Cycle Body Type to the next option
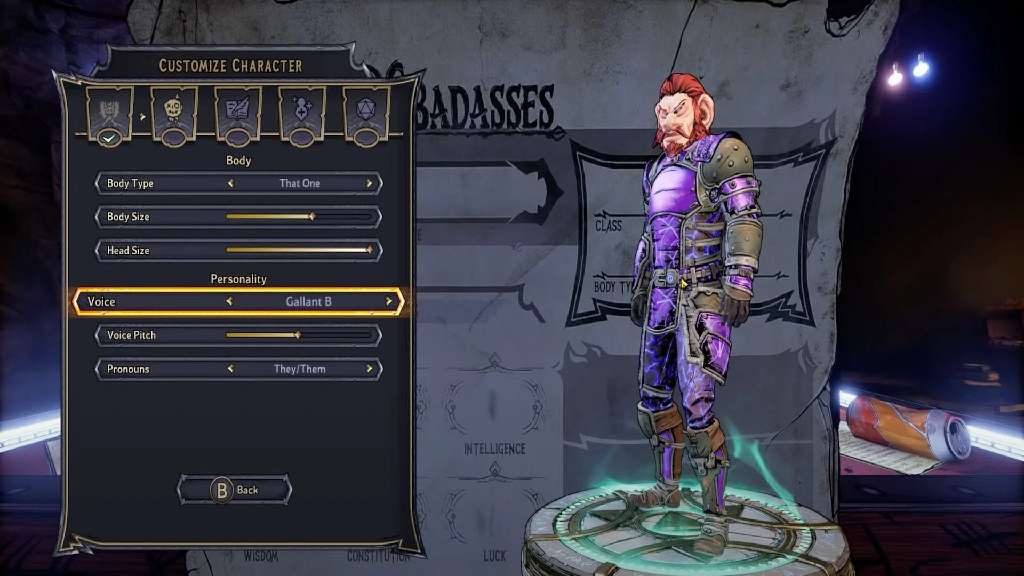Image resolution: width=1024 pixels, height=576 pixels. [x=369, y=184]
